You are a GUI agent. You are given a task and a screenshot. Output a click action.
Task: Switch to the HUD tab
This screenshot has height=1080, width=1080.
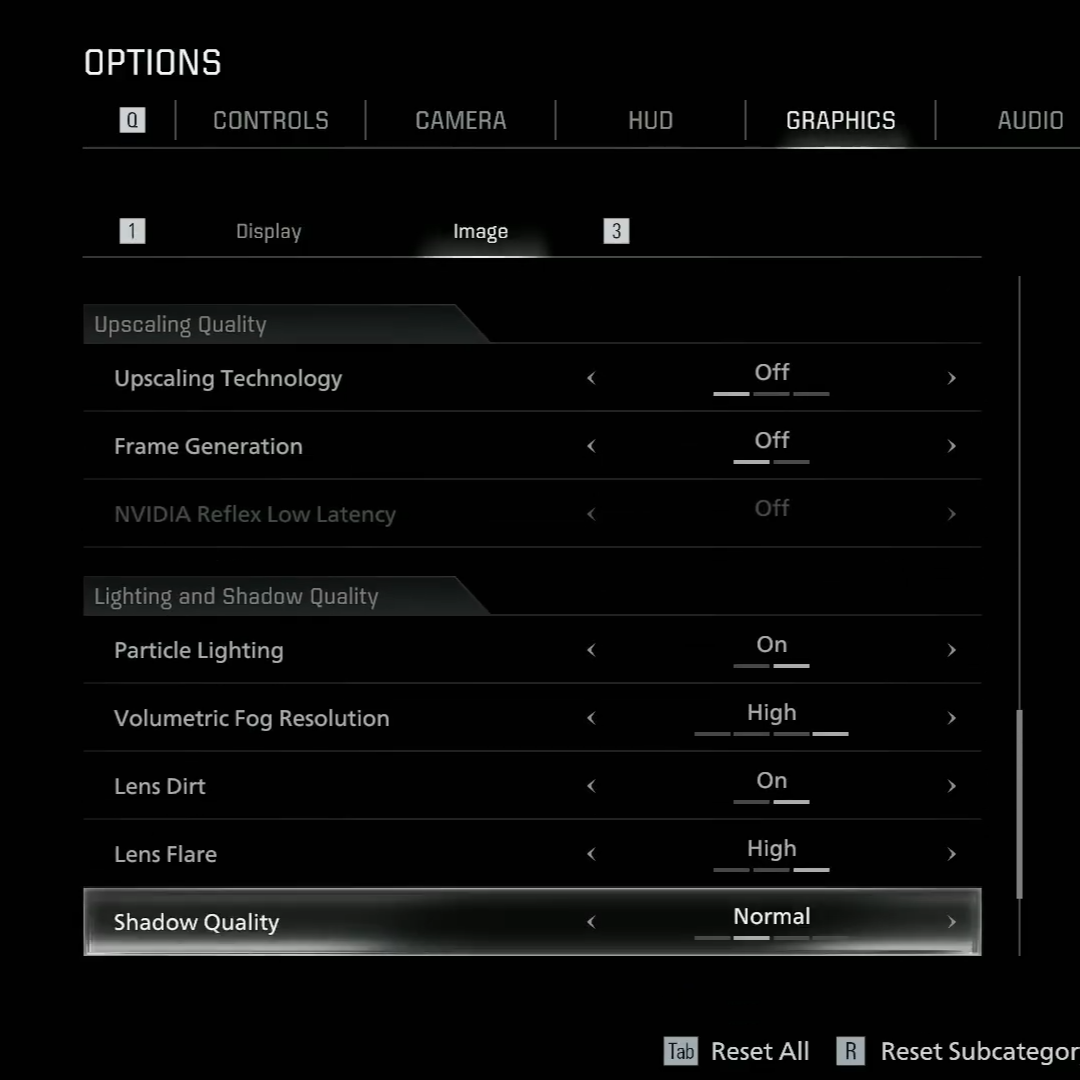(650, 121)
